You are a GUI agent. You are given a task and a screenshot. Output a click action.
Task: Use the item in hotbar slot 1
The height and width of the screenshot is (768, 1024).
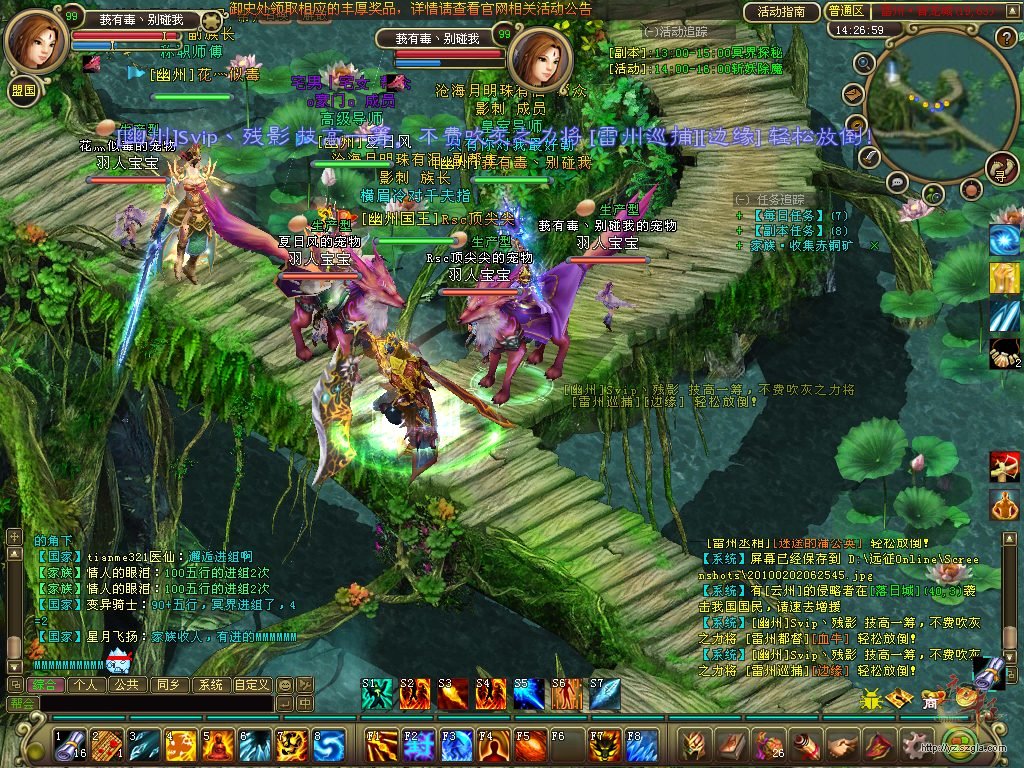(x=69, y=746)
